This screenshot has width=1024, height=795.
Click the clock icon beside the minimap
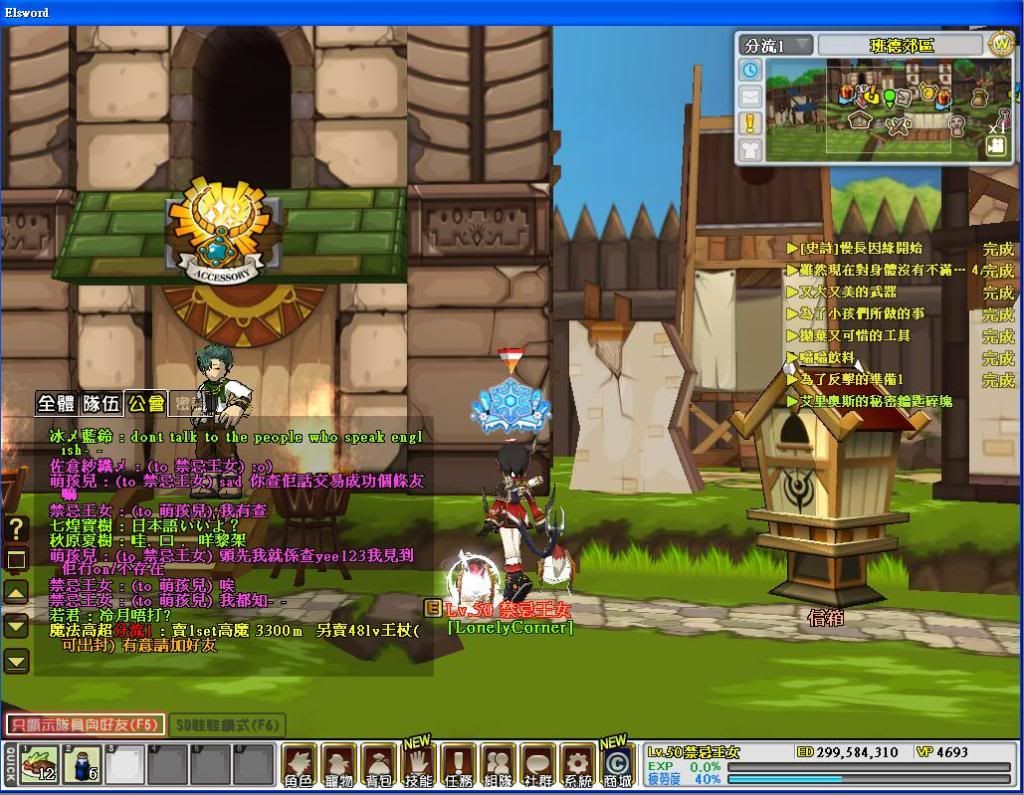tap(750, 70)
